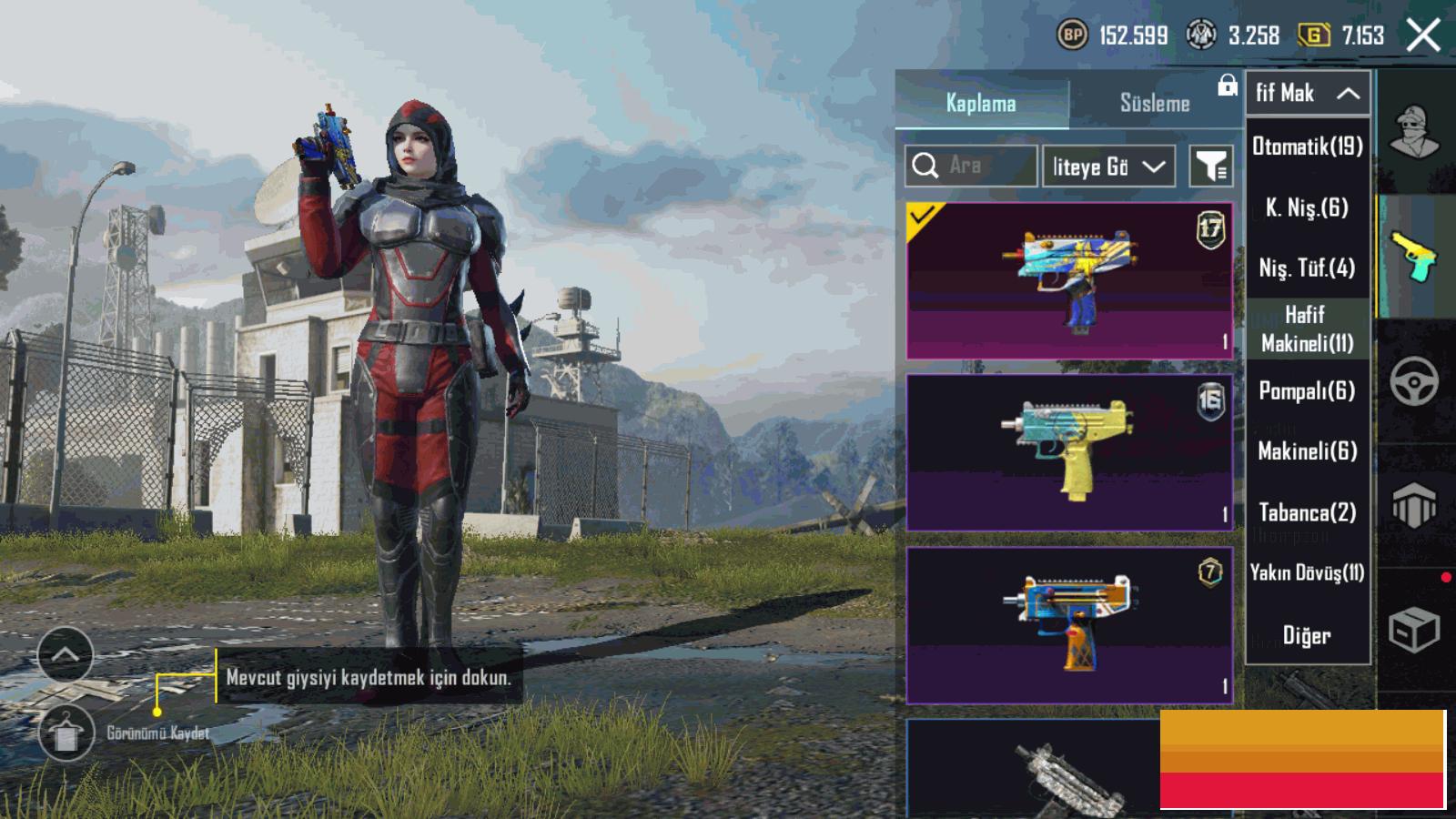Open the vehicle steering wheel section
This screenshot has height=819, width=1456.
pos(1414,381)
